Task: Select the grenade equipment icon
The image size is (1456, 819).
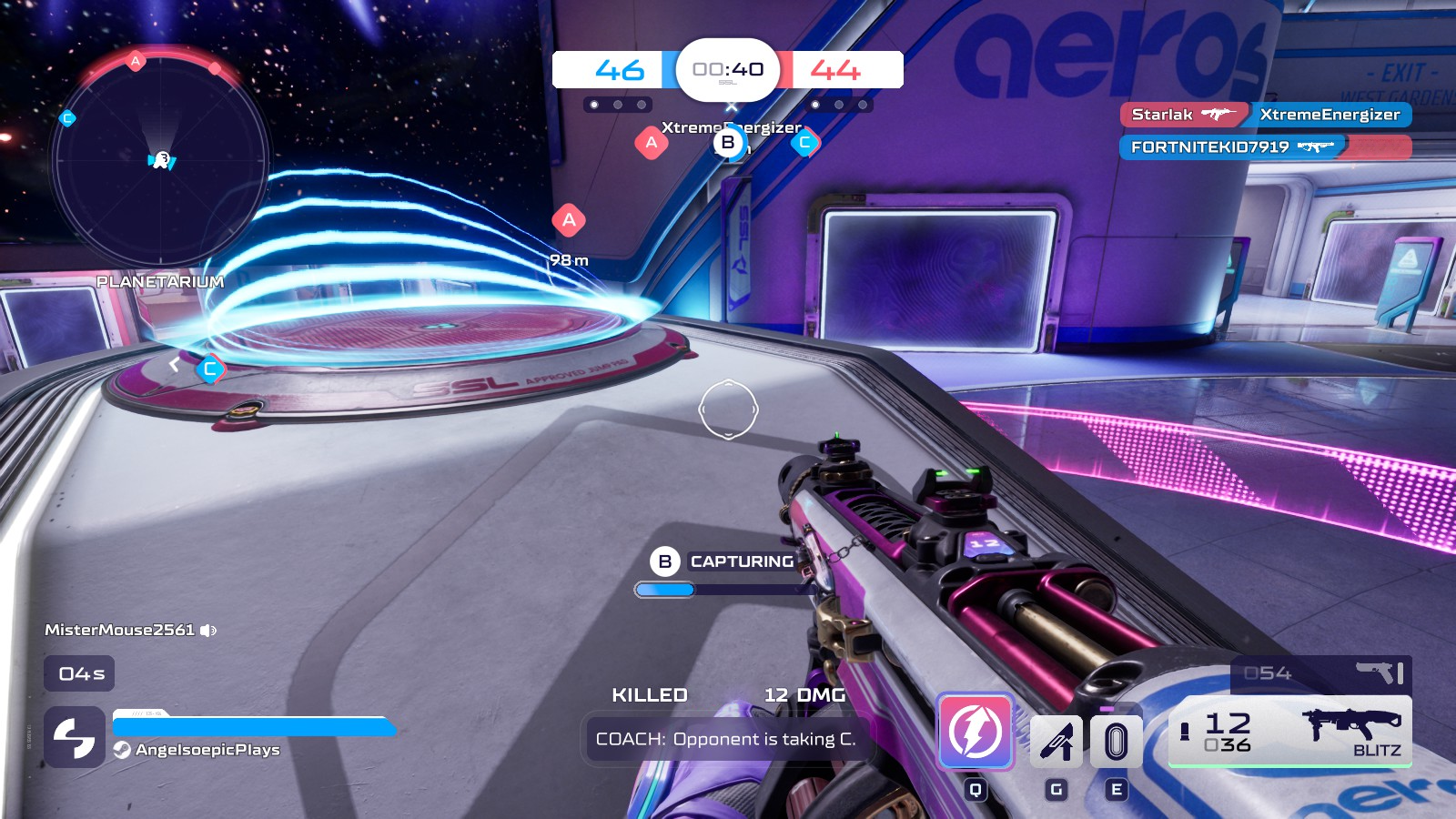Action: click(x=1116, y=742)
